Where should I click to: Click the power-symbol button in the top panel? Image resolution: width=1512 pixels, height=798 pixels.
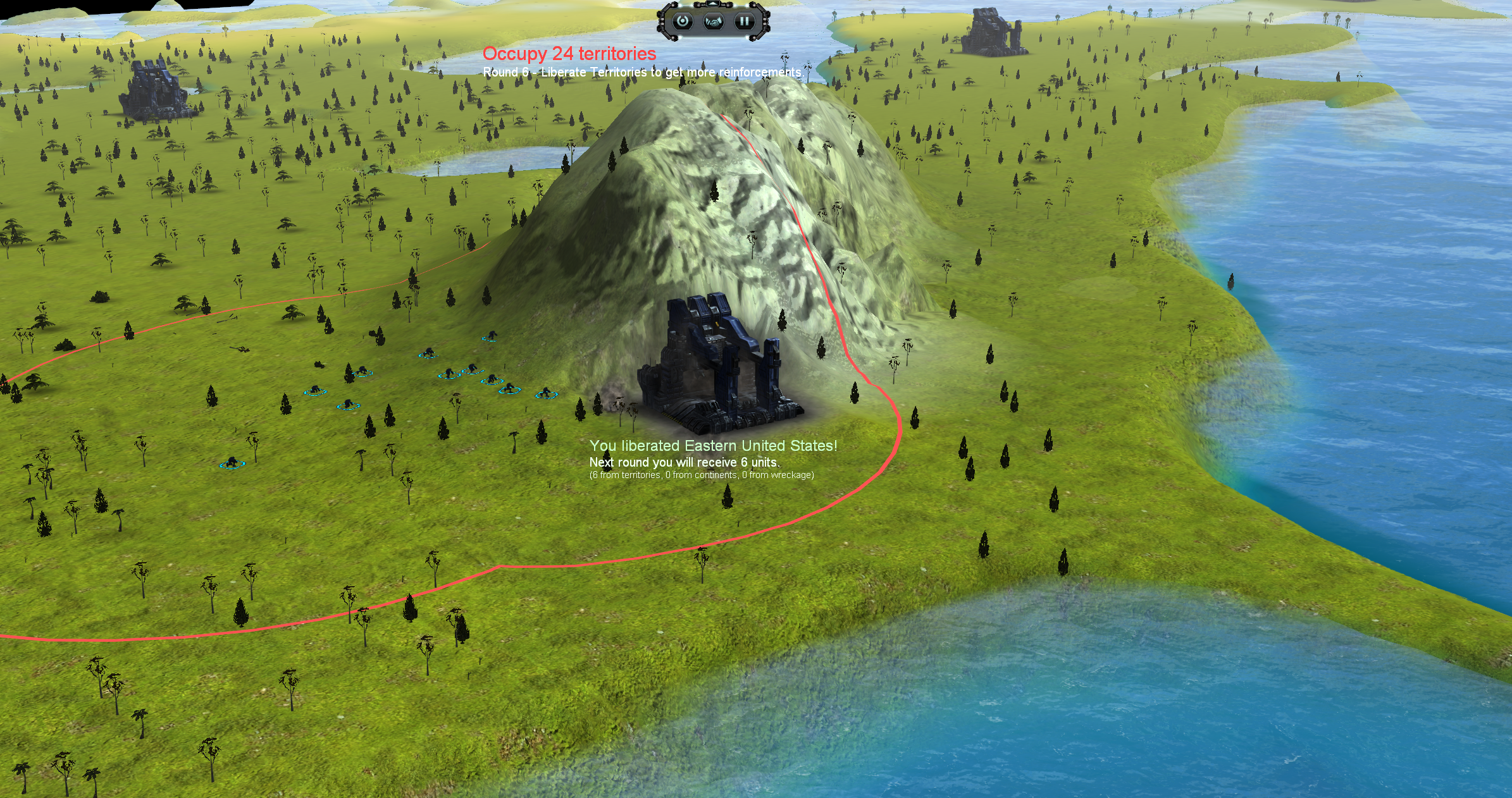pyautogui.click(x=683, y=21)
